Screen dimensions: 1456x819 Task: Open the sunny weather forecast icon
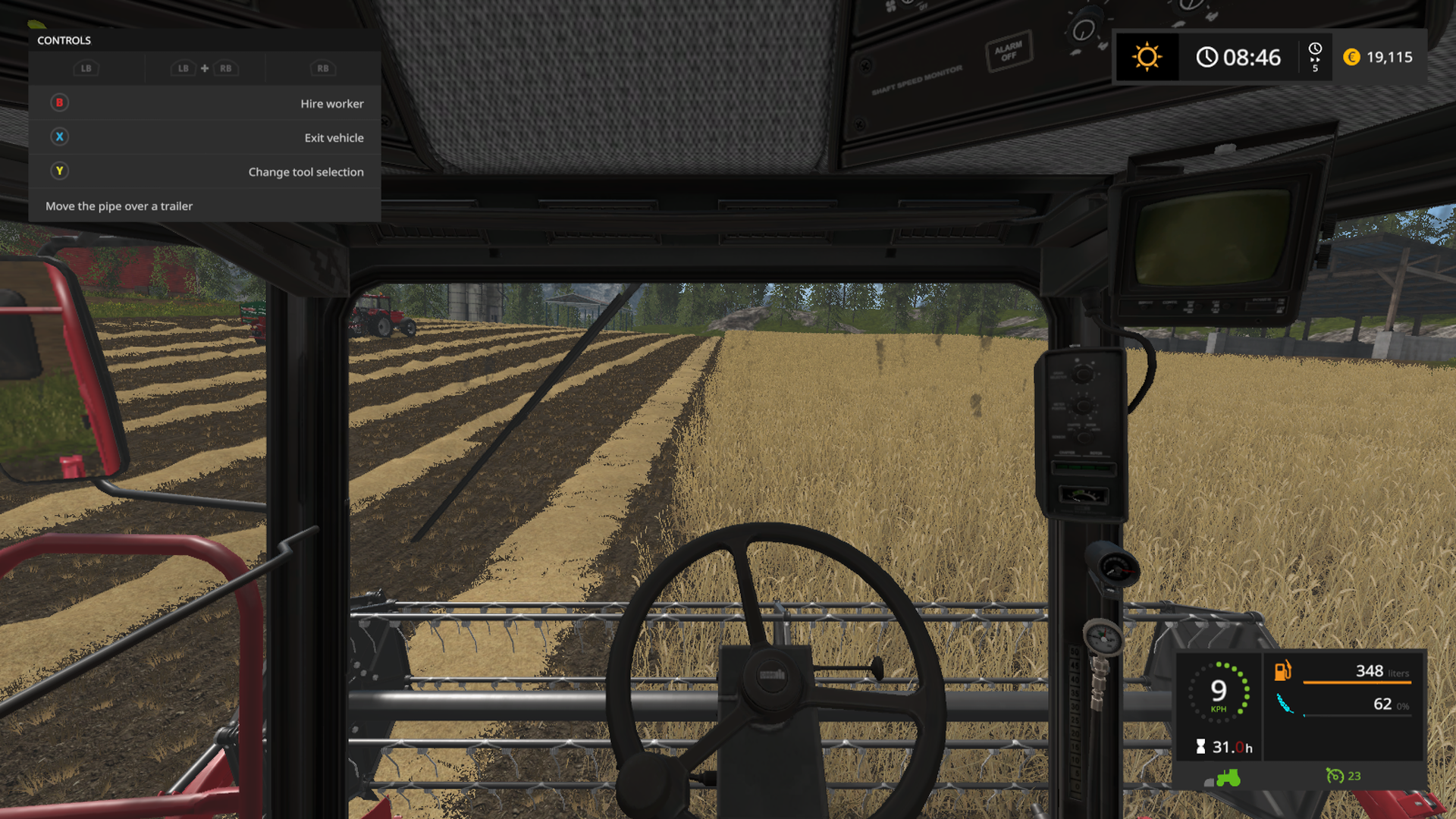[x=1147, y=57]
